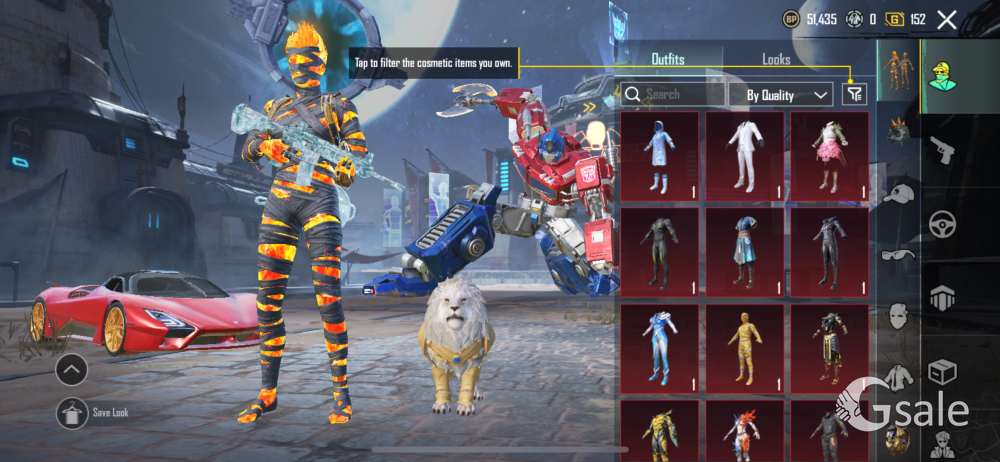Choose the pink skirt outfit
The width and height of the screenshot is (1000, 462).
[829, 156]
